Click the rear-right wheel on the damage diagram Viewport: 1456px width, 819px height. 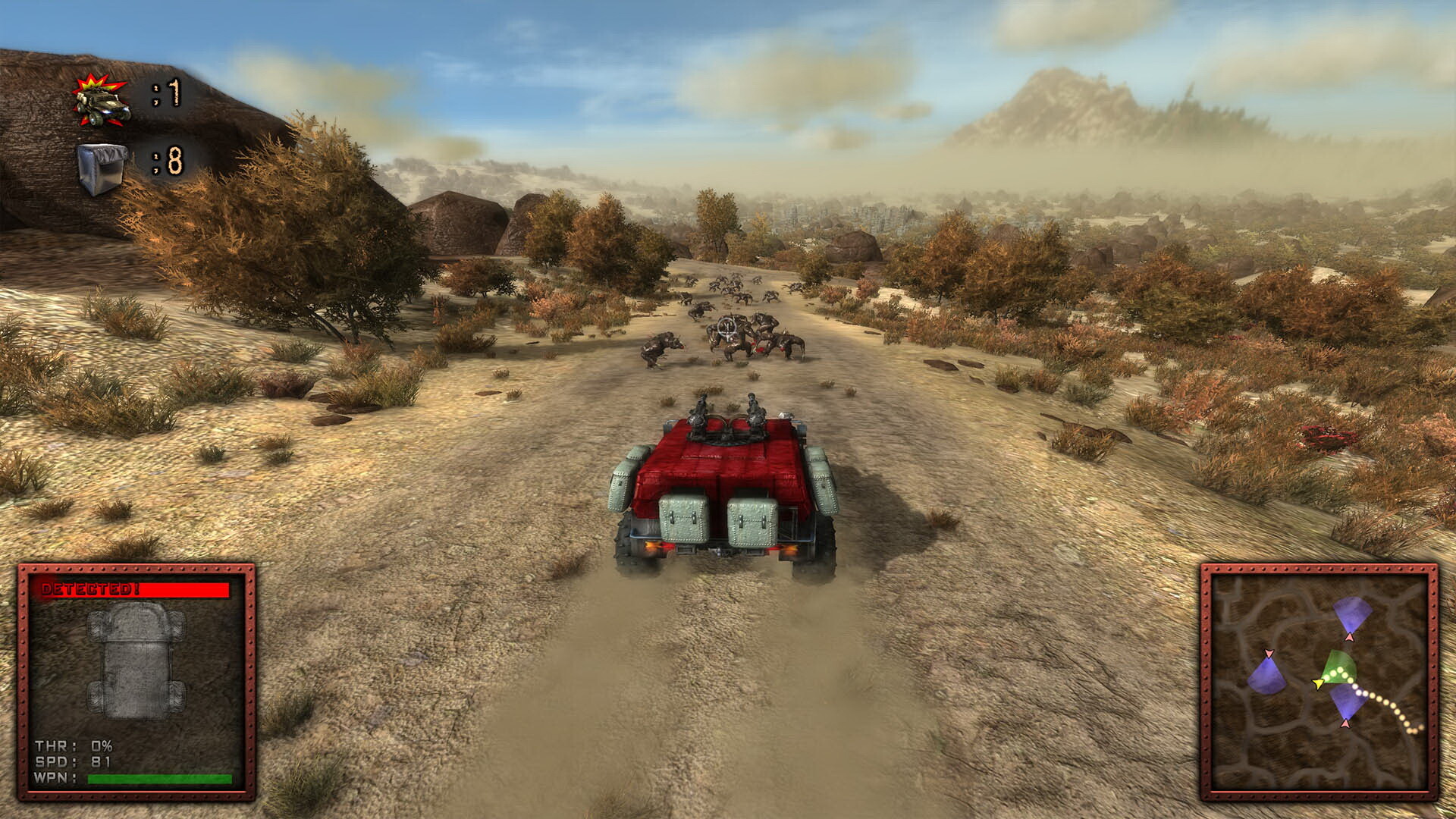coord(176,695)
